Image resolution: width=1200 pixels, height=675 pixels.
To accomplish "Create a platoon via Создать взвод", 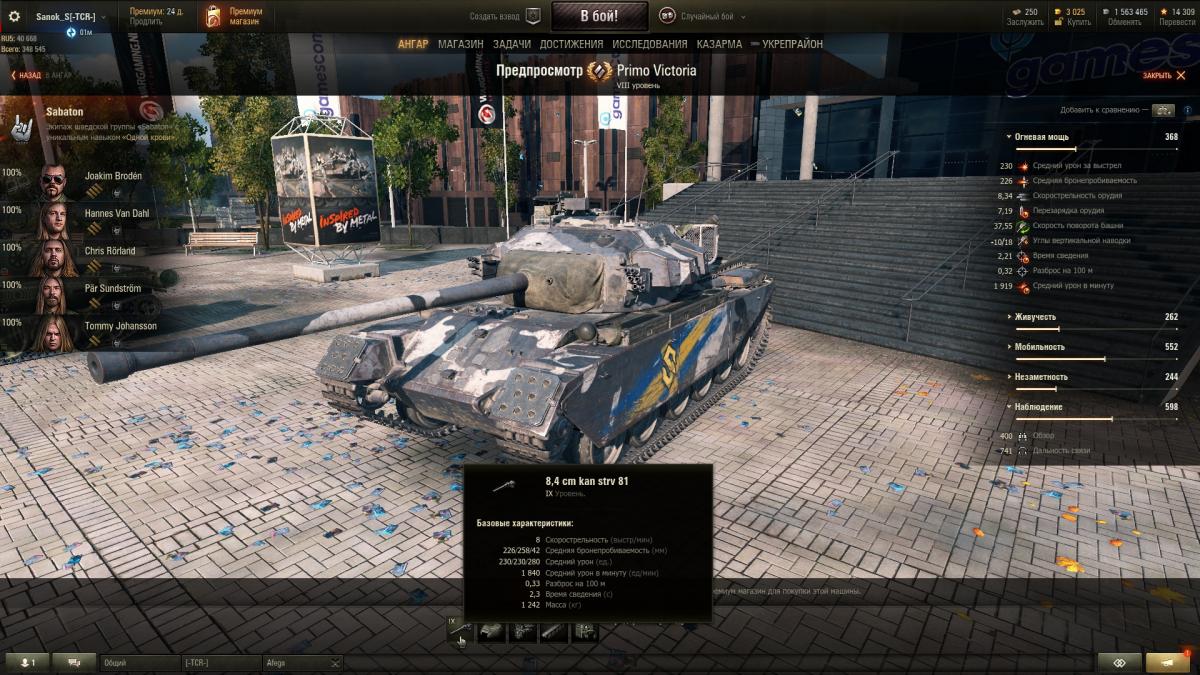I will (505, 16).
